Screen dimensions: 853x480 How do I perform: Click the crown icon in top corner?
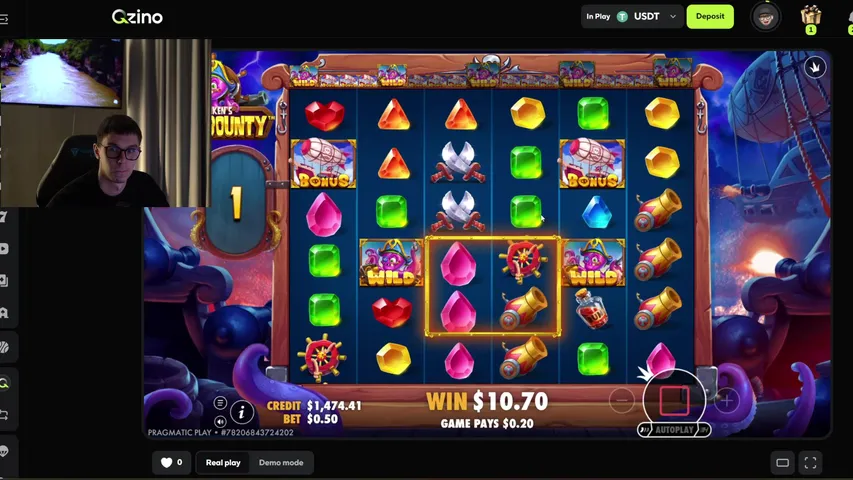pyautogui.click(x=816, y=67)
